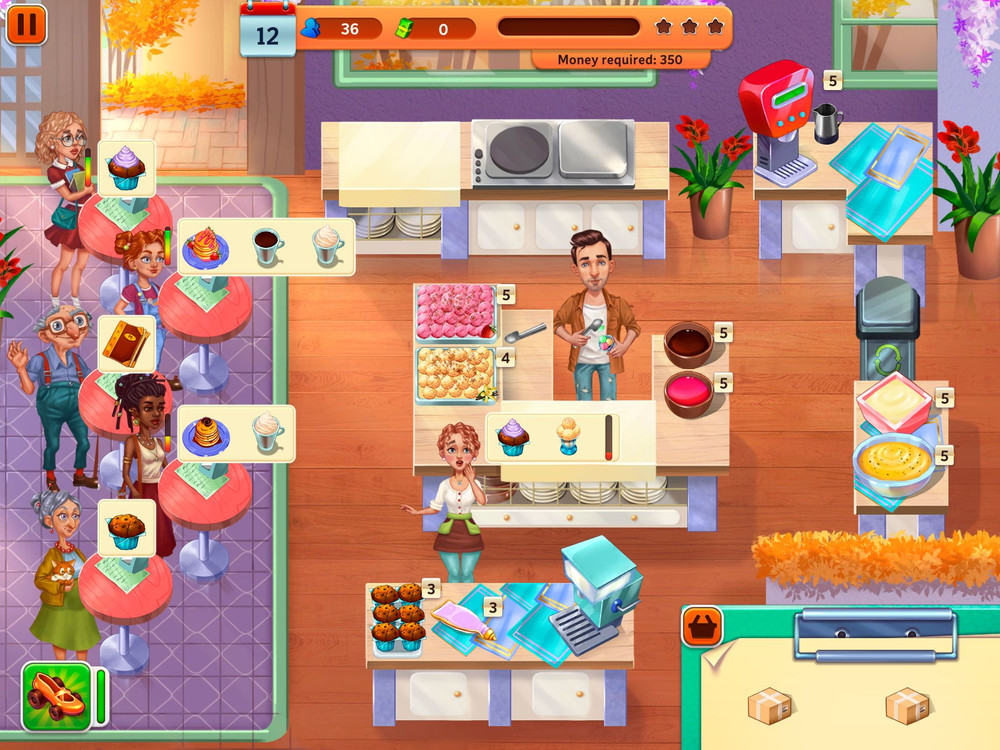
Task: Activate the roller skate speed boost
Action: click(x=57, y=696)
